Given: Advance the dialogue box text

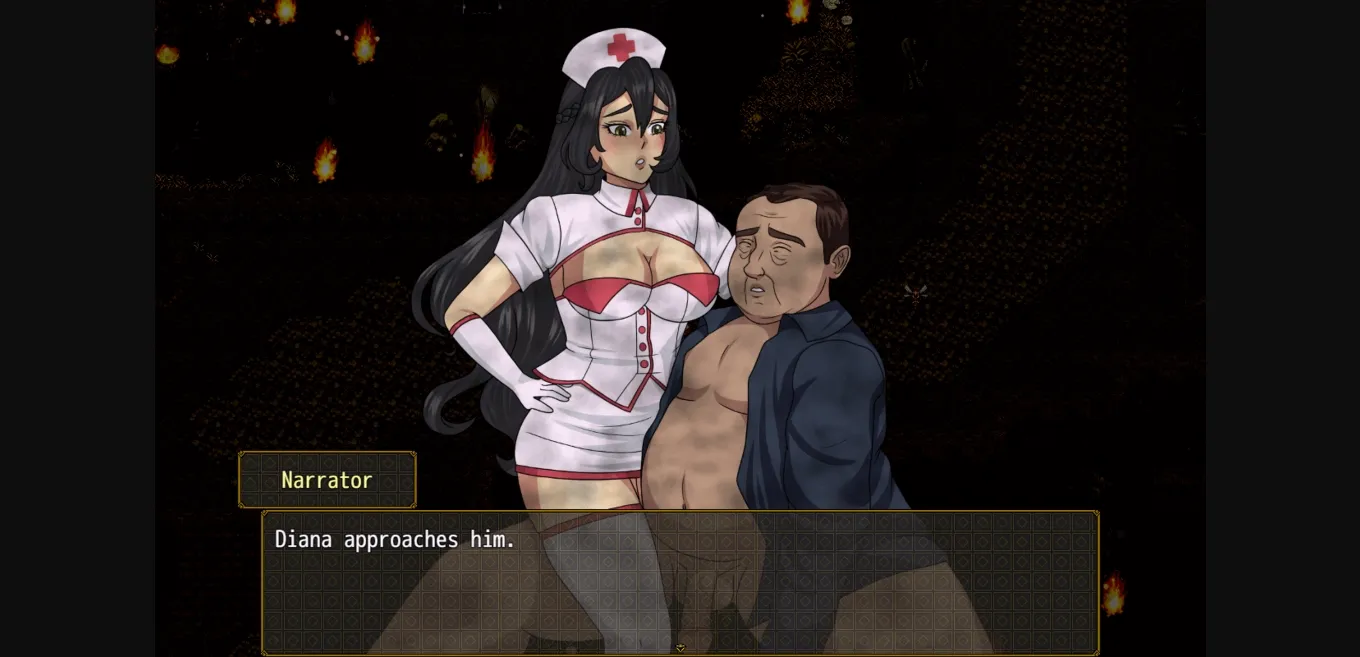Looking at the screenshot, I should pyautogui.click(x=680, y=581).
